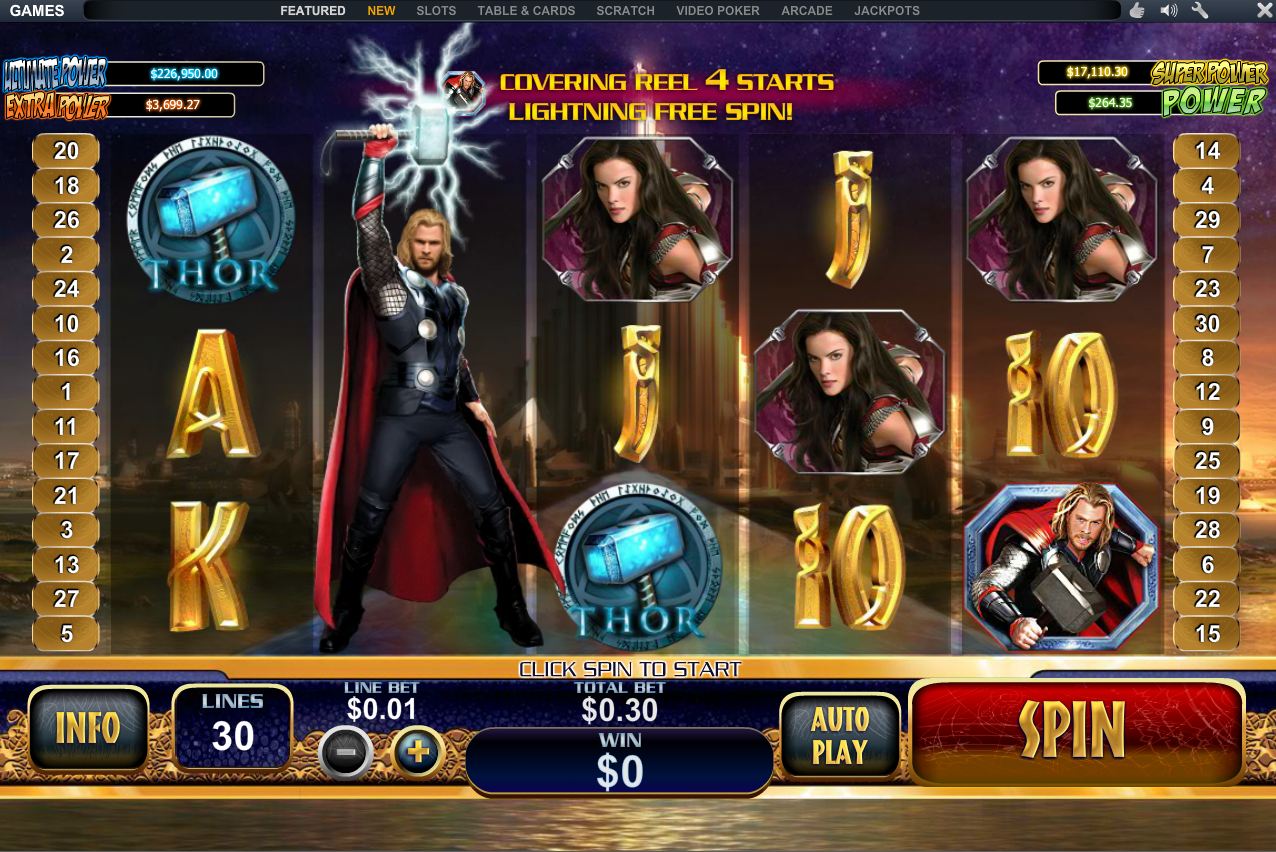Image resolution: width=1276 pixels, height=852 pixels.
Task: Activate Auto Play
Action: tap(839, 735)
